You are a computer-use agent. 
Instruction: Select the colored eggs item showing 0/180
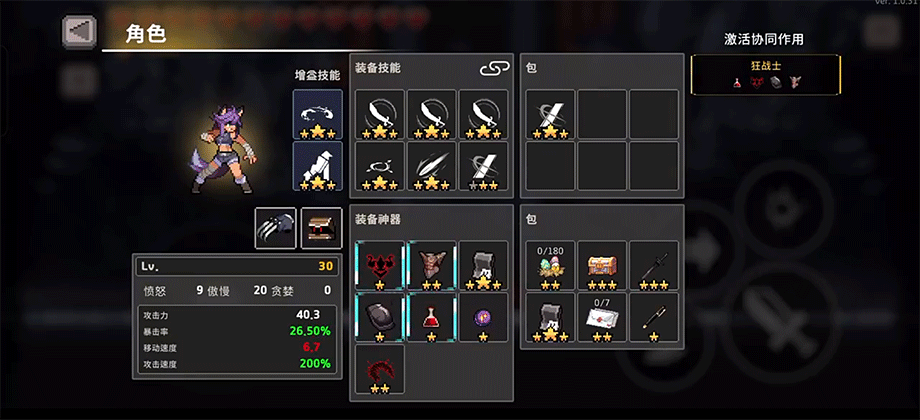pyautogui.click(x=550, y=266)
